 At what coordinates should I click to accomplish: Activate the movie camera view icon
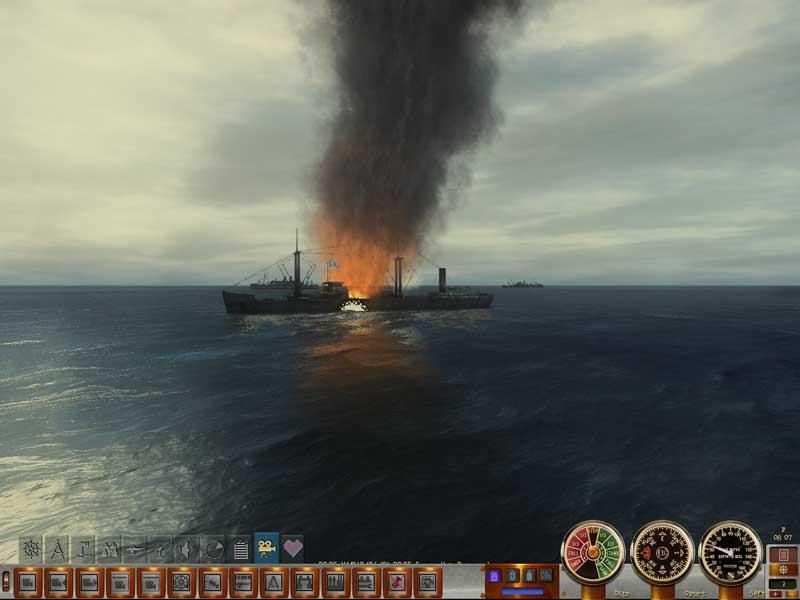click(x=266, y=548)
